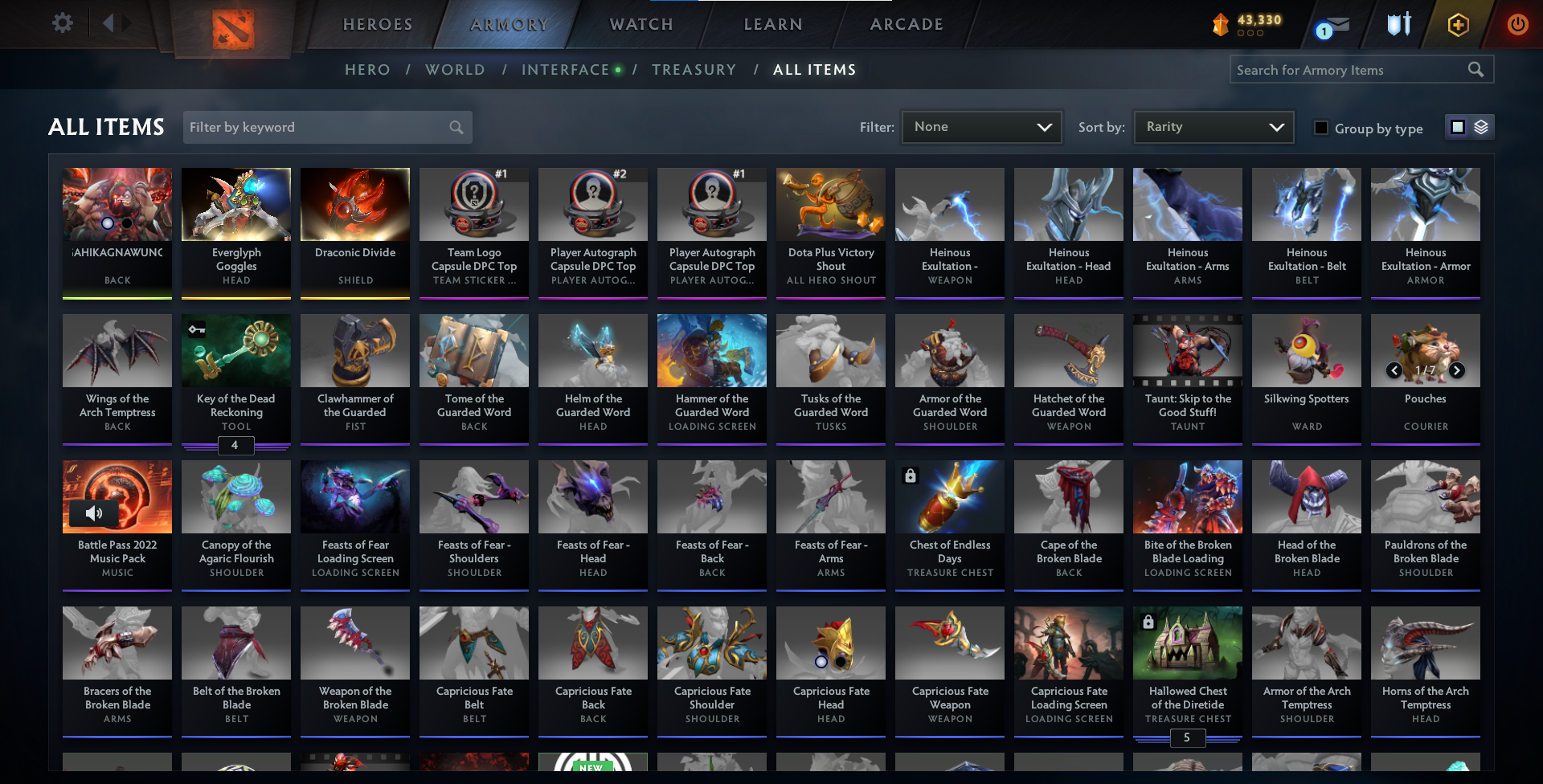
Task: Click the gold hexagon plus icon
Action: coord(1458,24)
